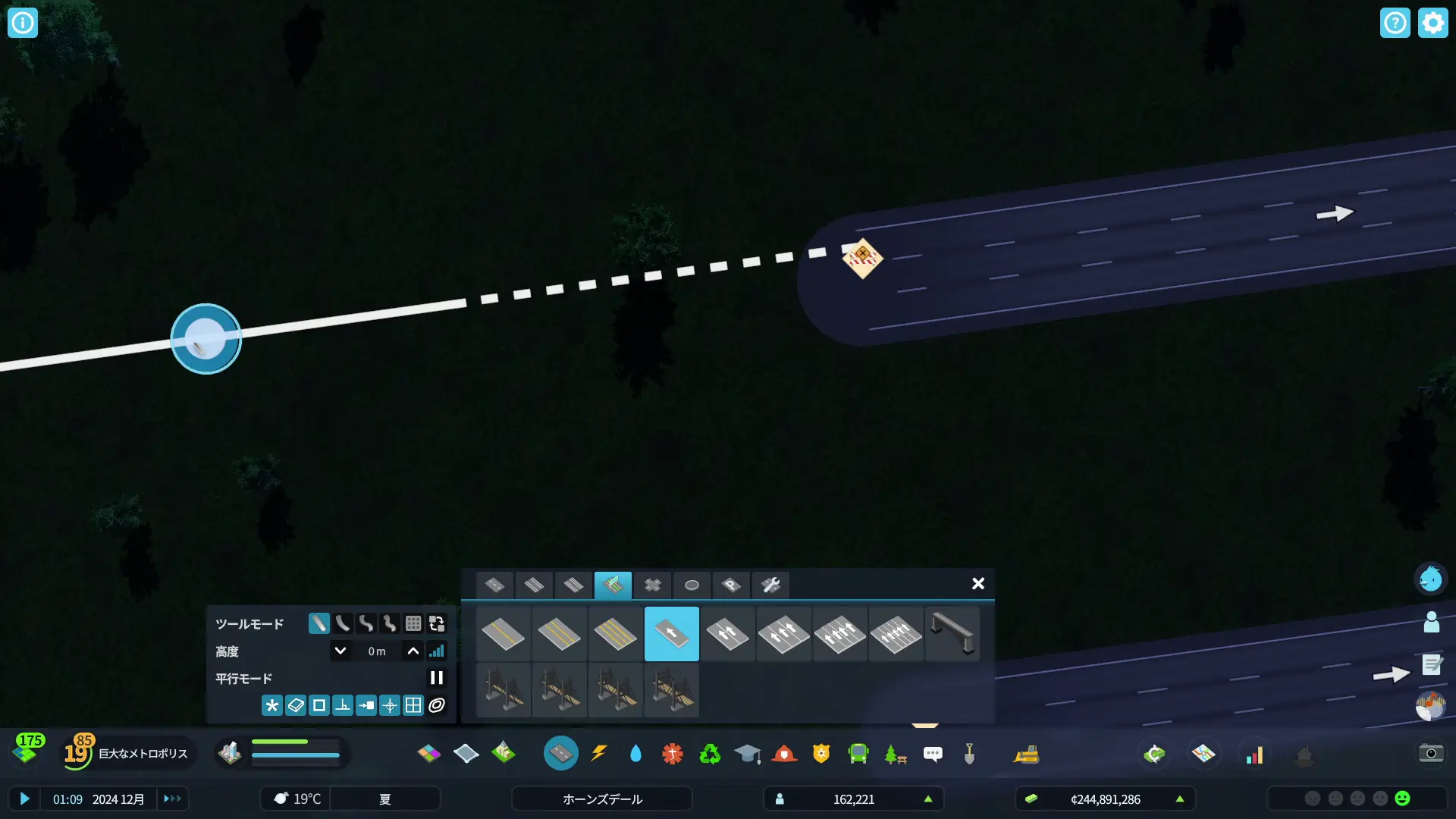
Task: Open the road services wrench tab
Action: pyautogui.click(x=770, y=585)
